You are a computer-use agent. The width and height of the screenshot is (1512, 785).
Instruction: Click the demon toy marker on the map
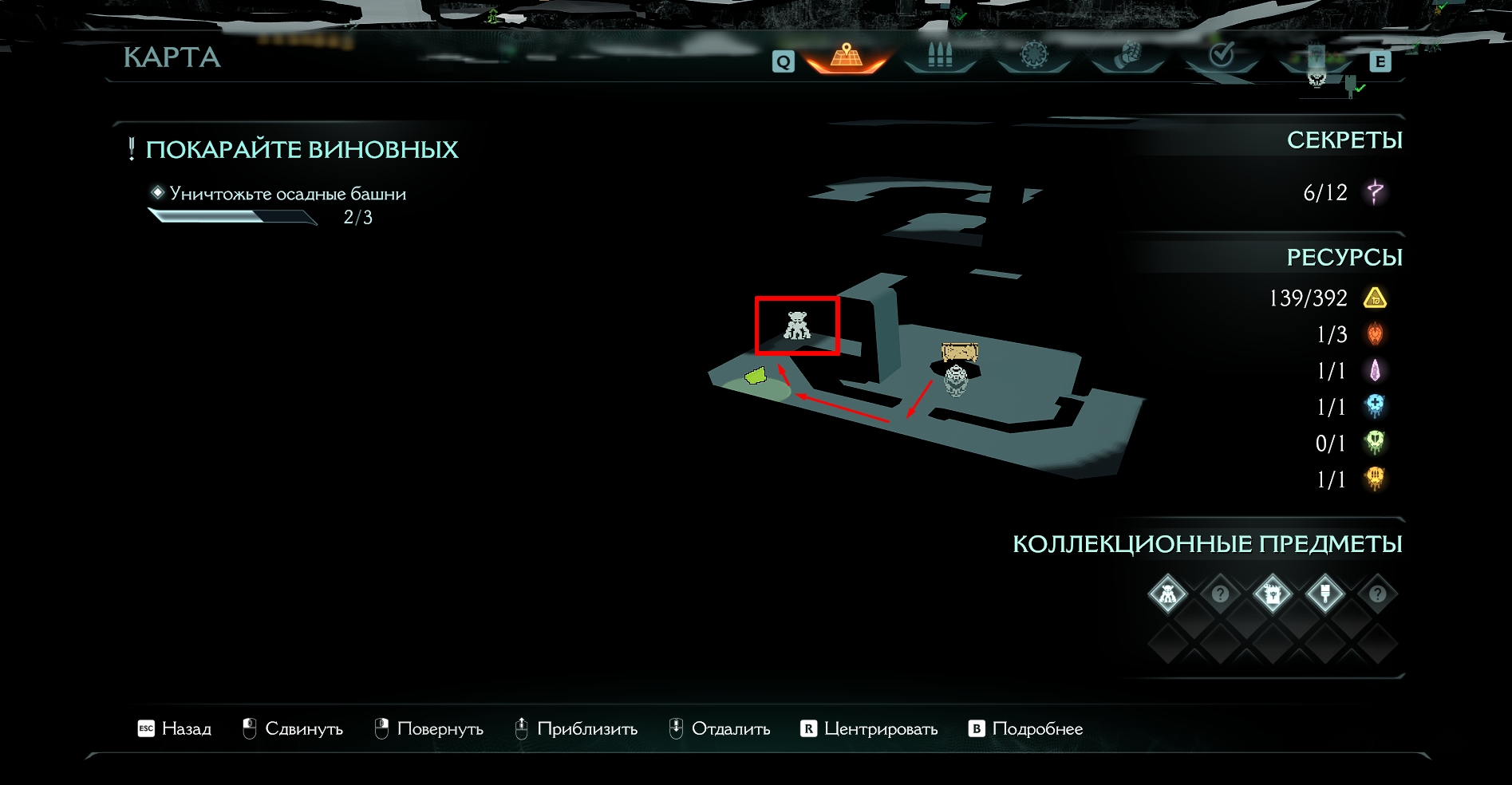pyautogui.click(x=797, y=325)
